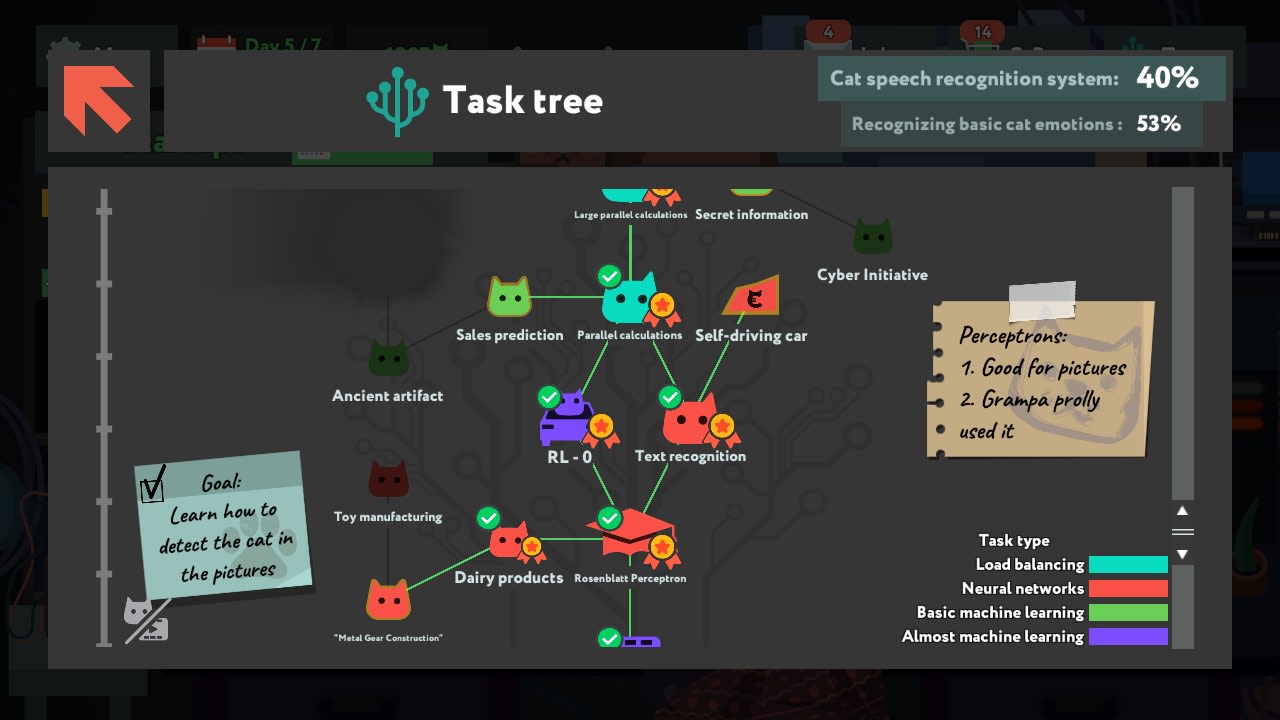Open the Self-driving car task
The image size is (1280, 720).
[x=752, y=296]
